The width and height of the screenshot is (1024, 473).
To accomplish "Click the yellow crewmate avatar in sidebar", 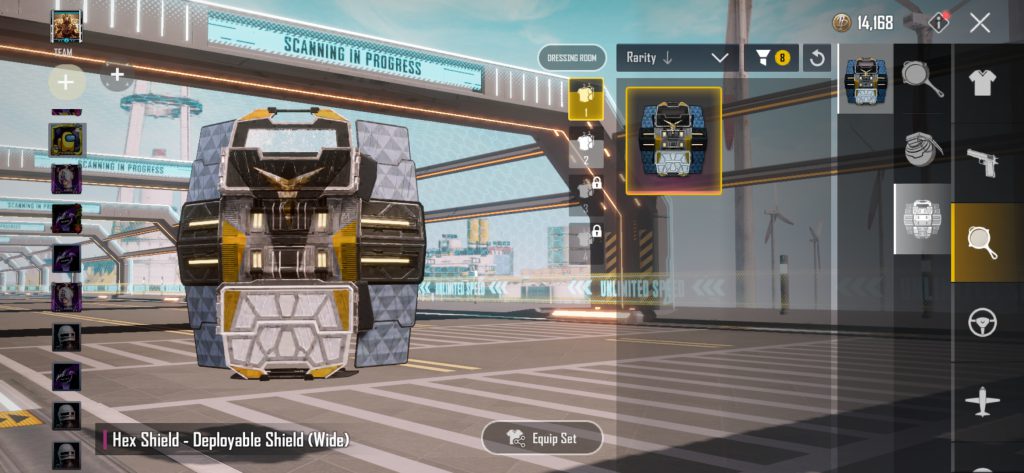I will [x=68, y=140].
